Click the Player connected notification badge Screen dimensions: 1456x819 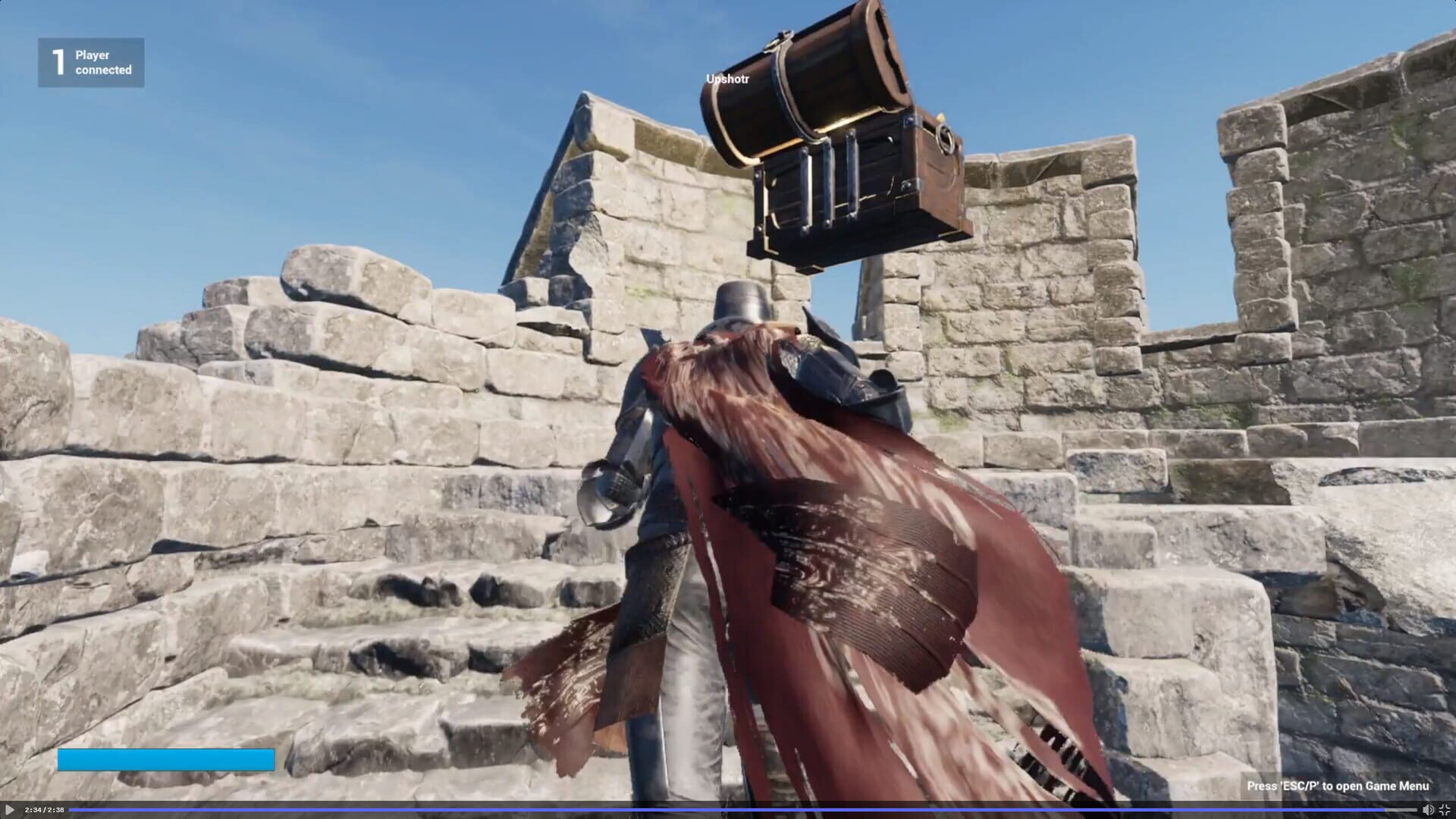coord(91,62)
